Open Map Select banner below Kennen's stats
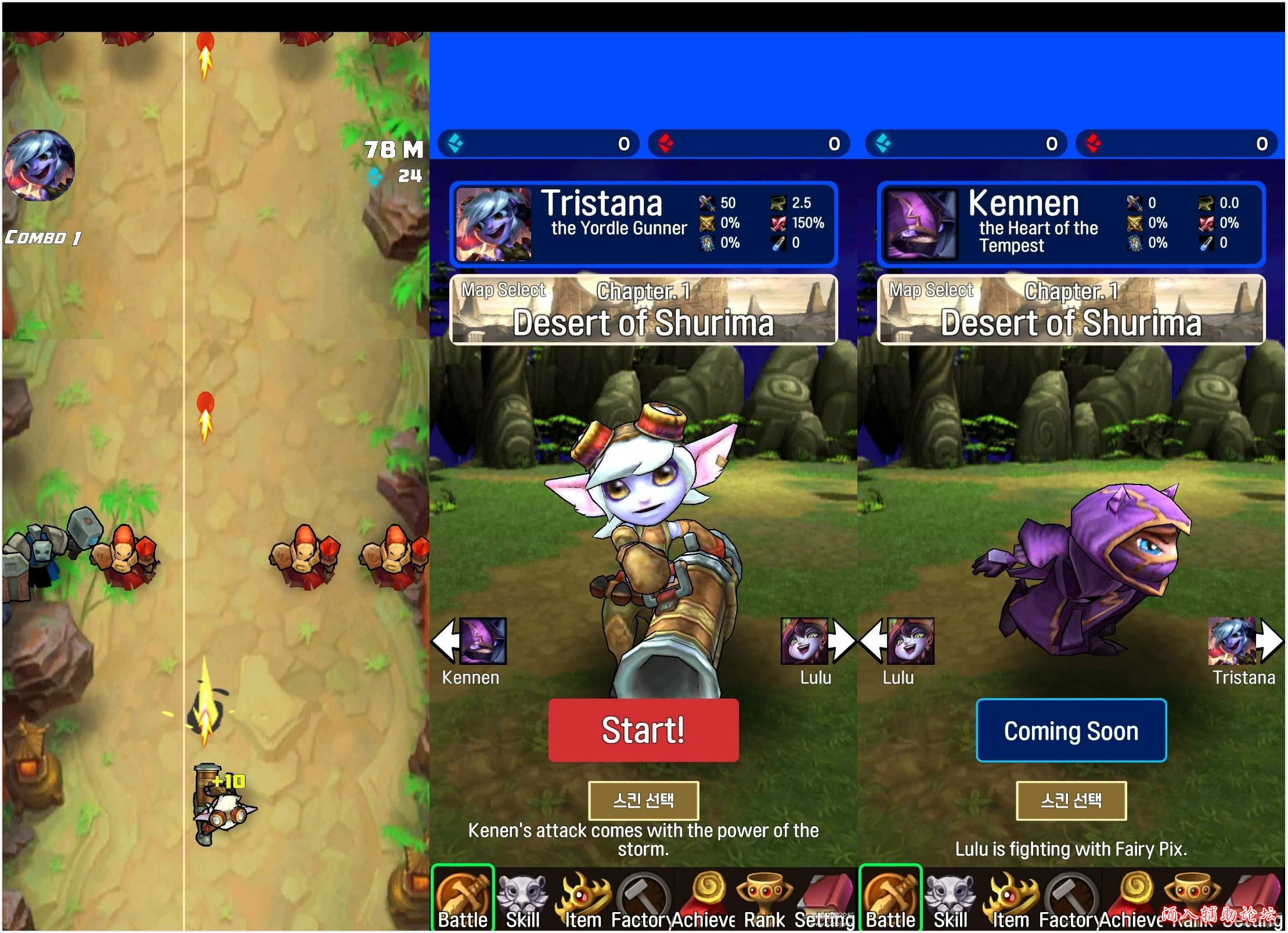 [x=1071, y=310]
